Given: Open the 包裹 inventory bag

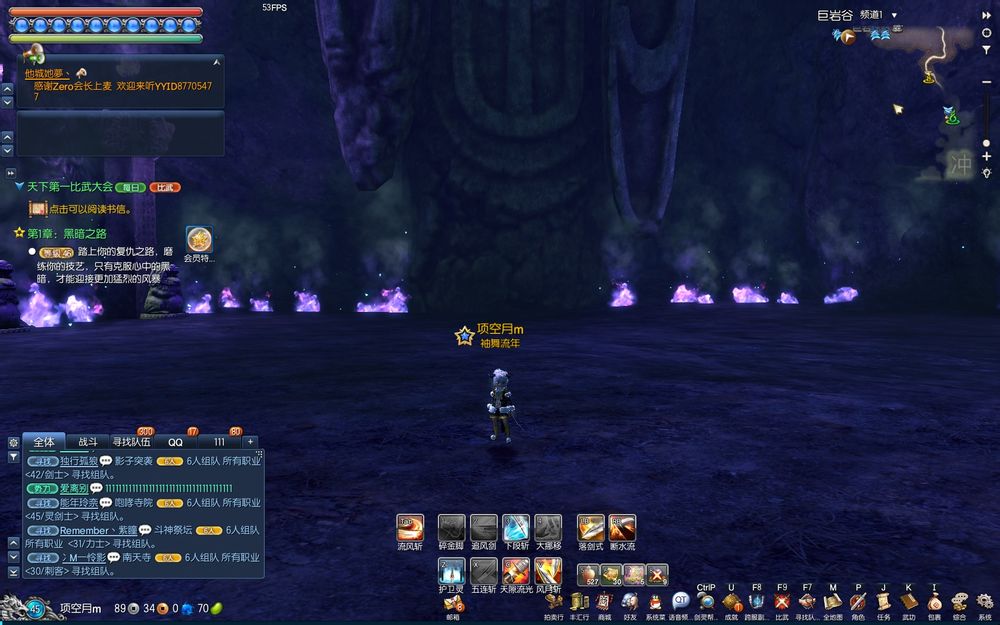Looking at the screenshot, I should tap(934, 601).
